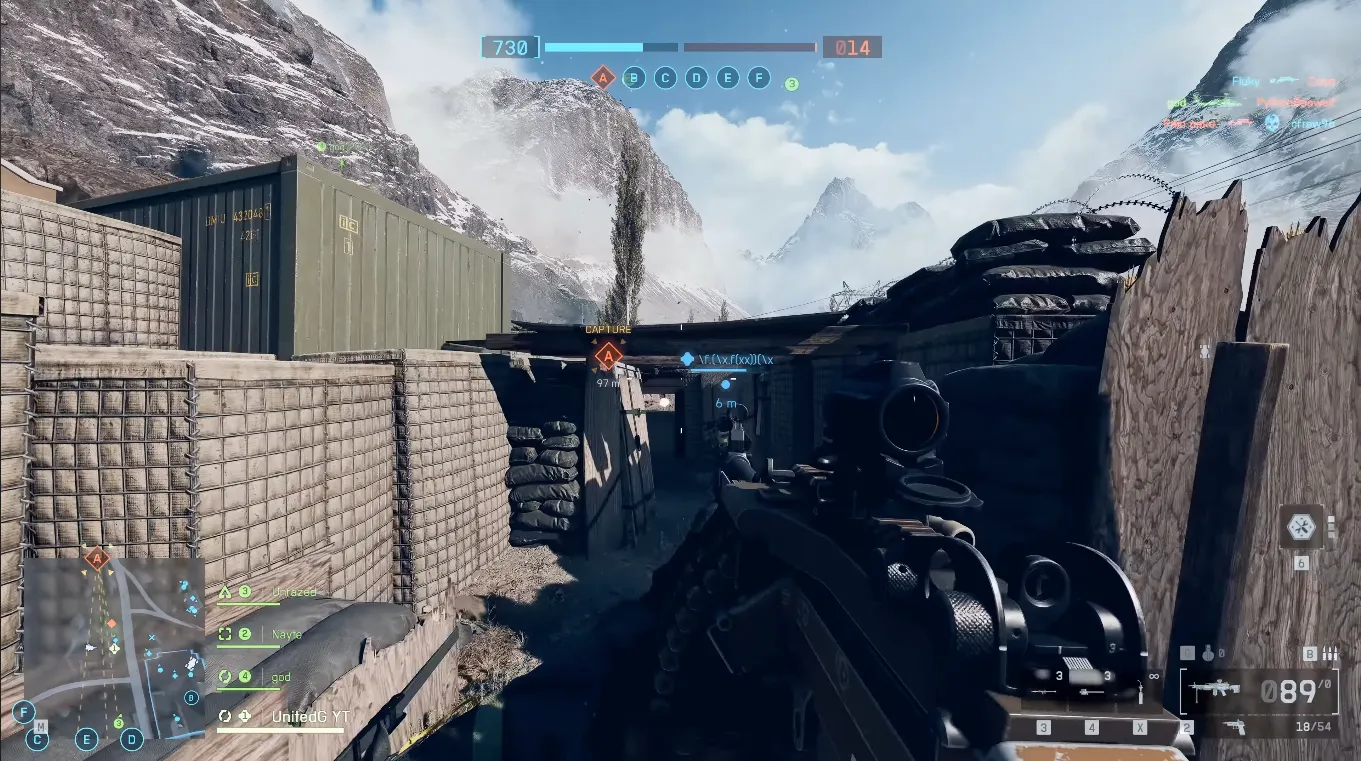This screenshot has height=761, width=1361.
Task: Select the grenade icon above the weapon panel
Action: pos(1209,653)
